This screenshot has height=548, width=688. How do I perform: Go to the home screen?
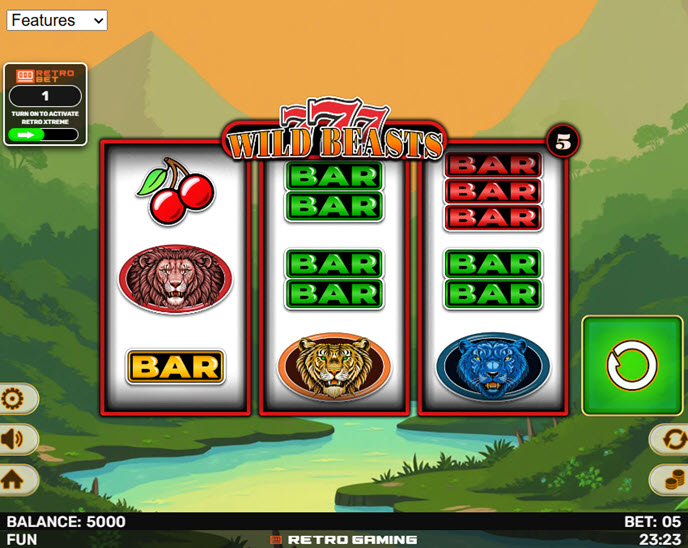[13, 478]
